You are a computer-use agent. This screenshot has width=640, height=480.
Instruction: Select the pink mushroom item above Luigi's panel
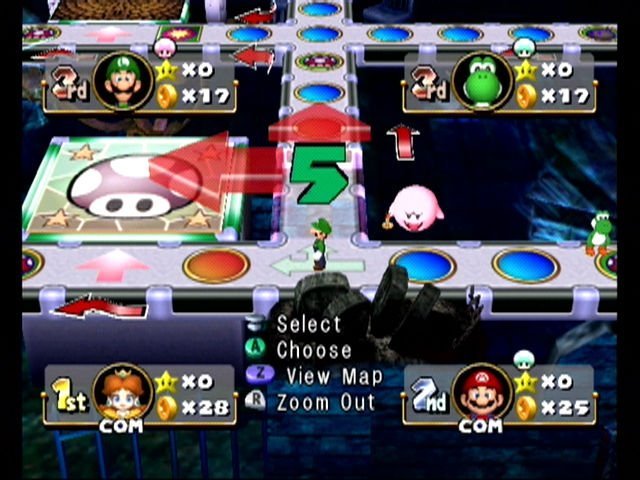[166, 47]
